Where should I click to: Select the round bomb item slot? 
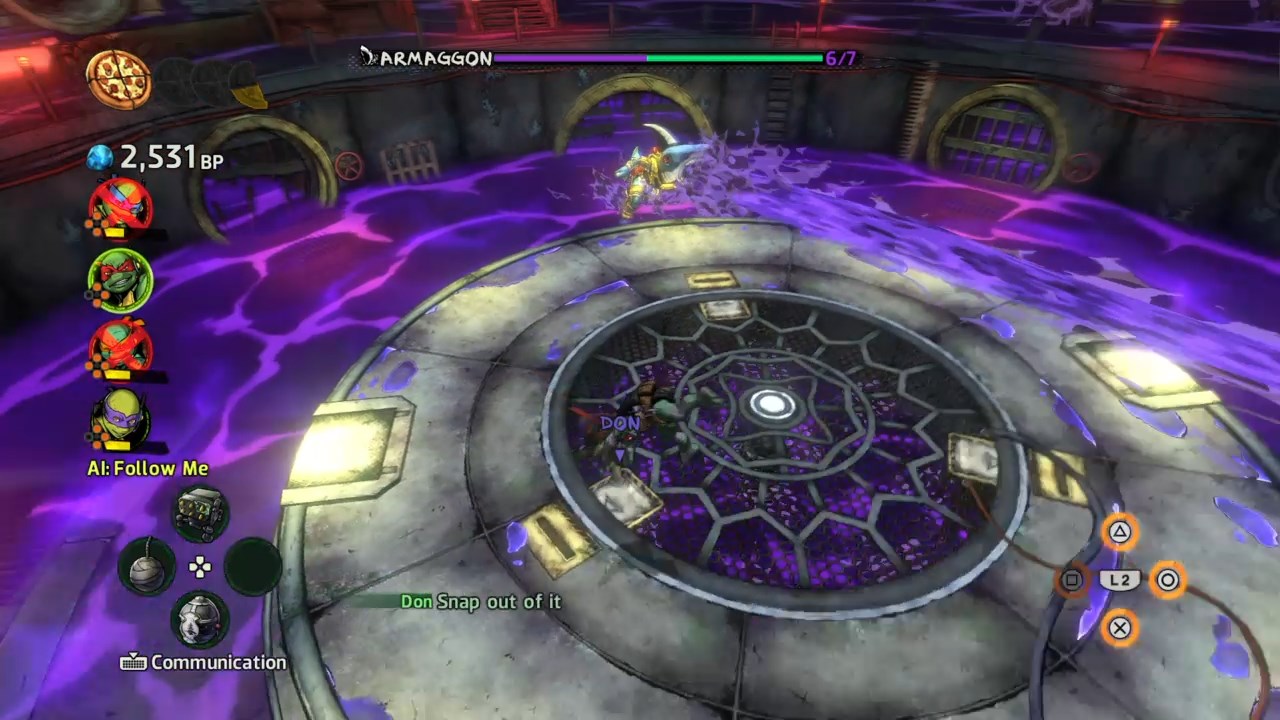tap(147, 567)
